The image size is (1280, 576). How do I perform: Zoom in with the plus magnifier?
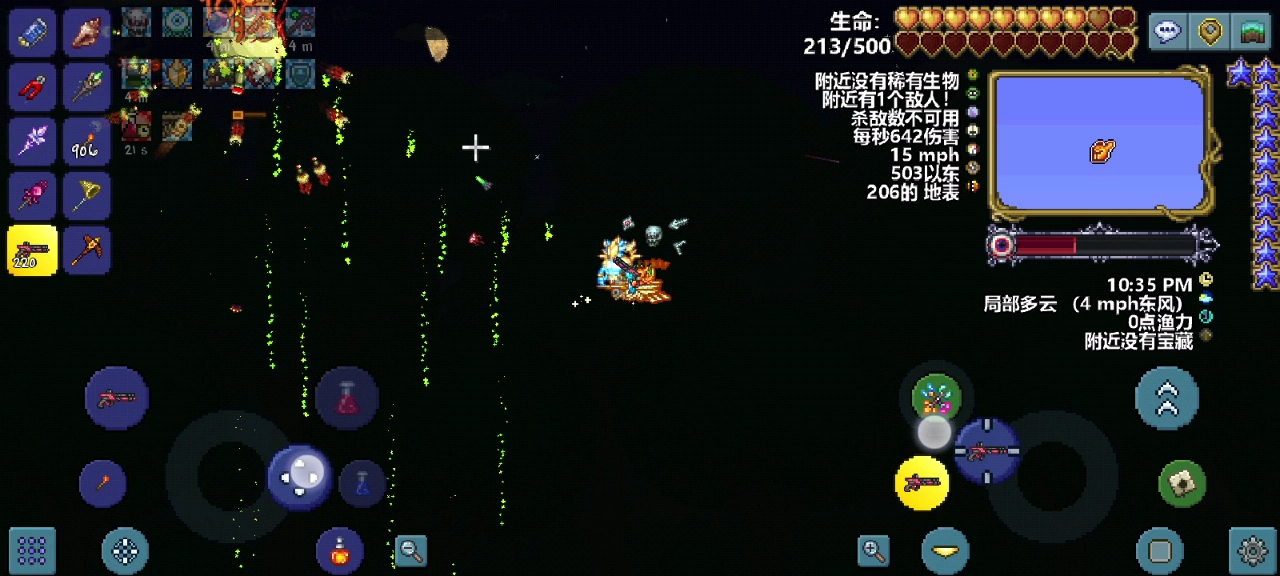873,549
